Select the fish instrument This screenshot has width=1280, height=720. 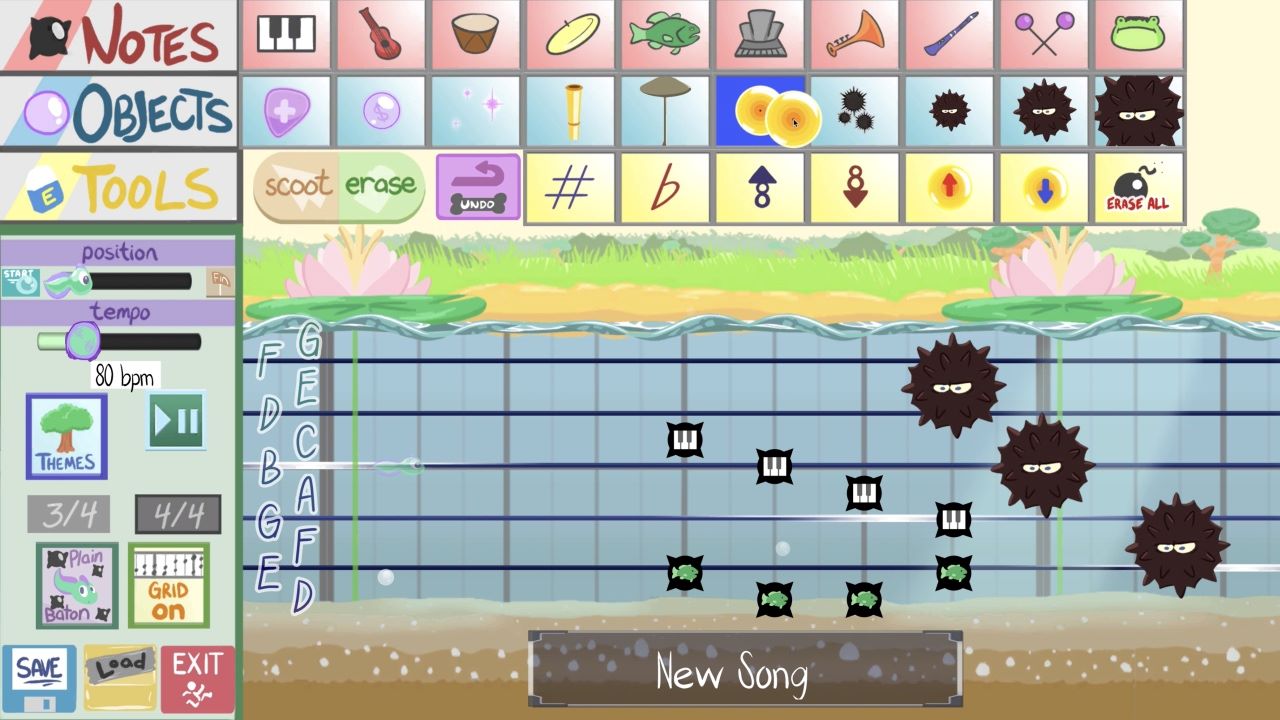(664, 36)
